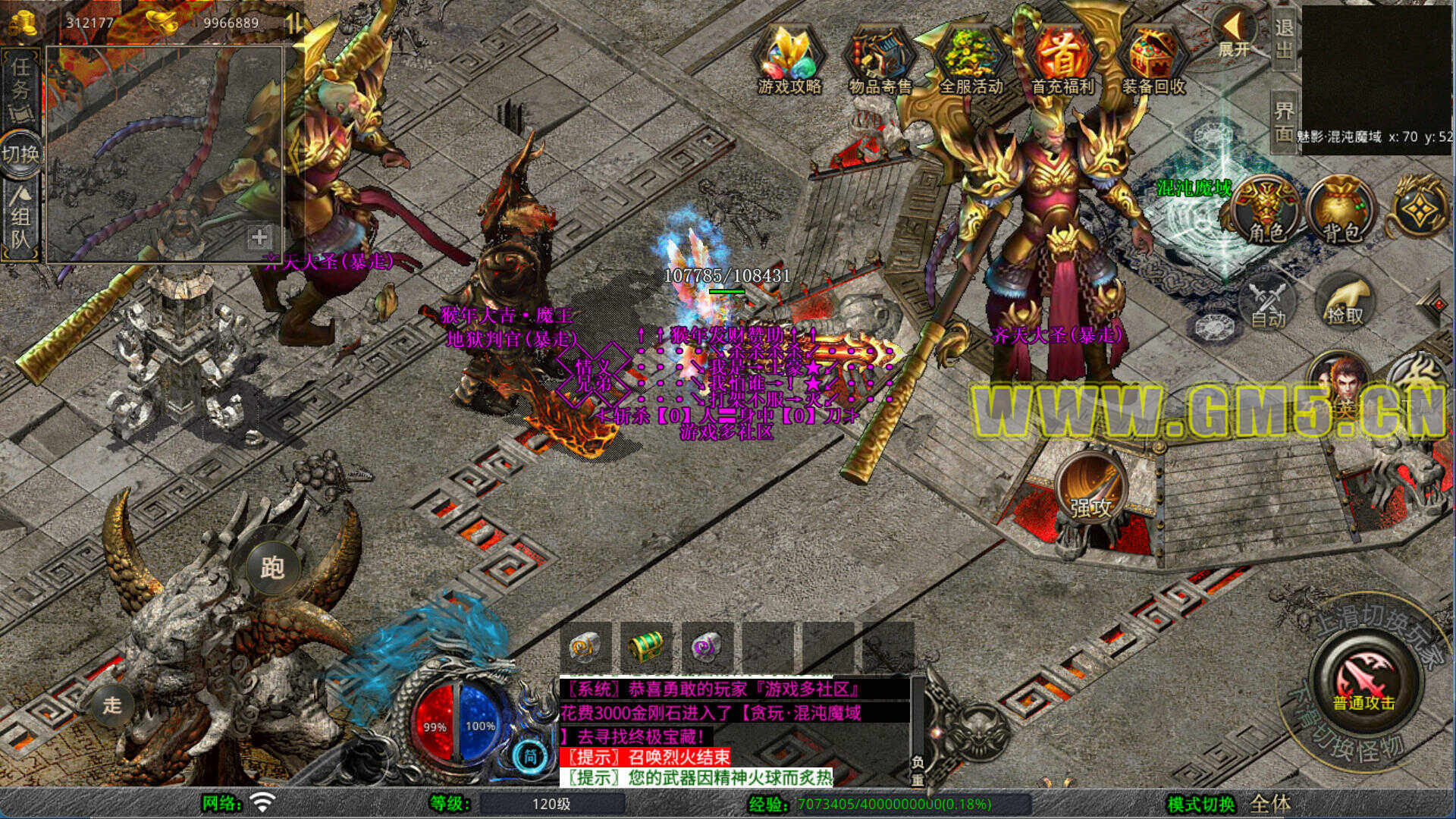Select the 走 walk movement button
Viewport: 1456px width, 819px height.
pos(112,705)
